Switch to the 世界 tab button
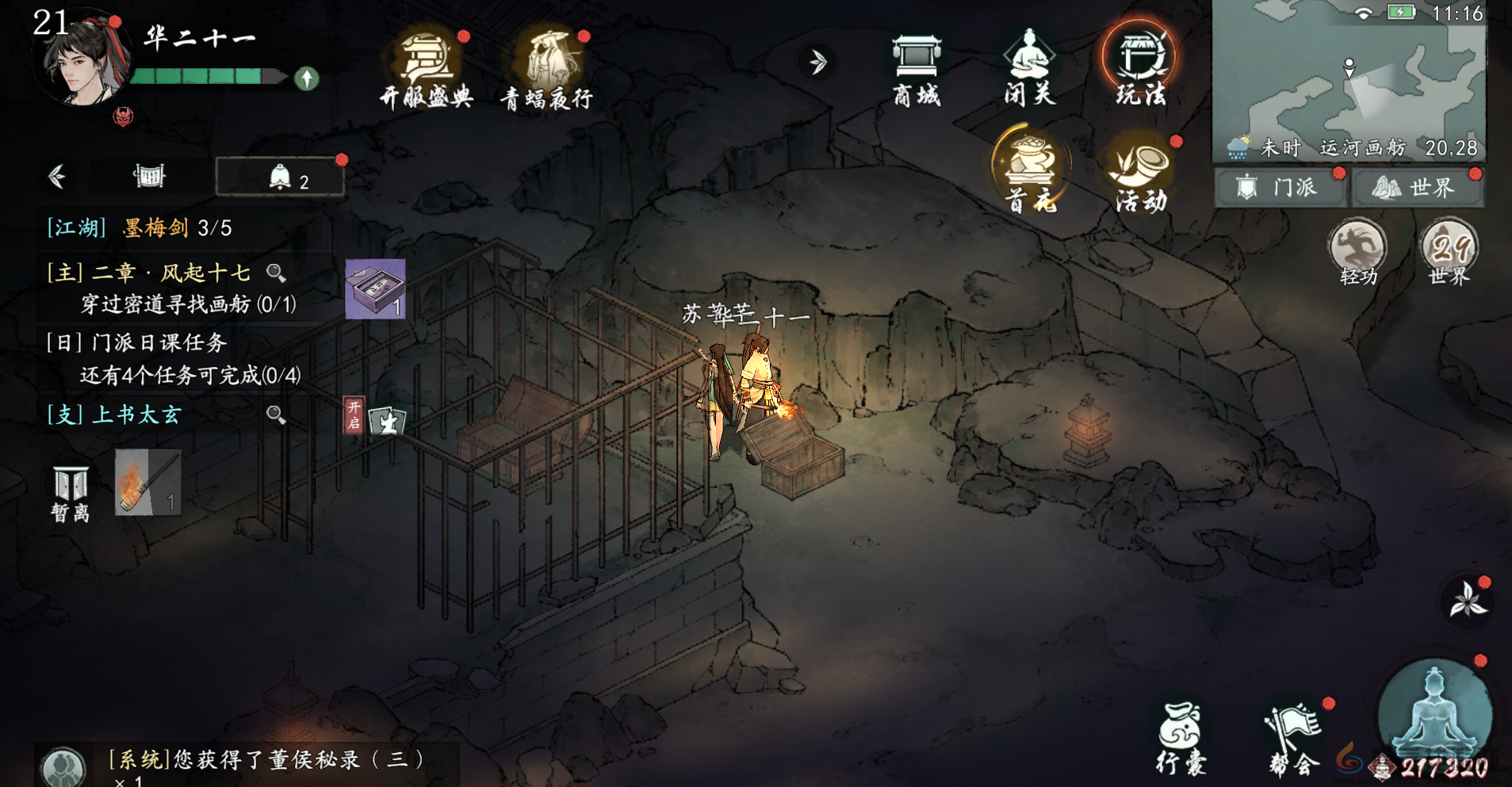Viewport: 1512px width, 787px height. click(1417, 188)
